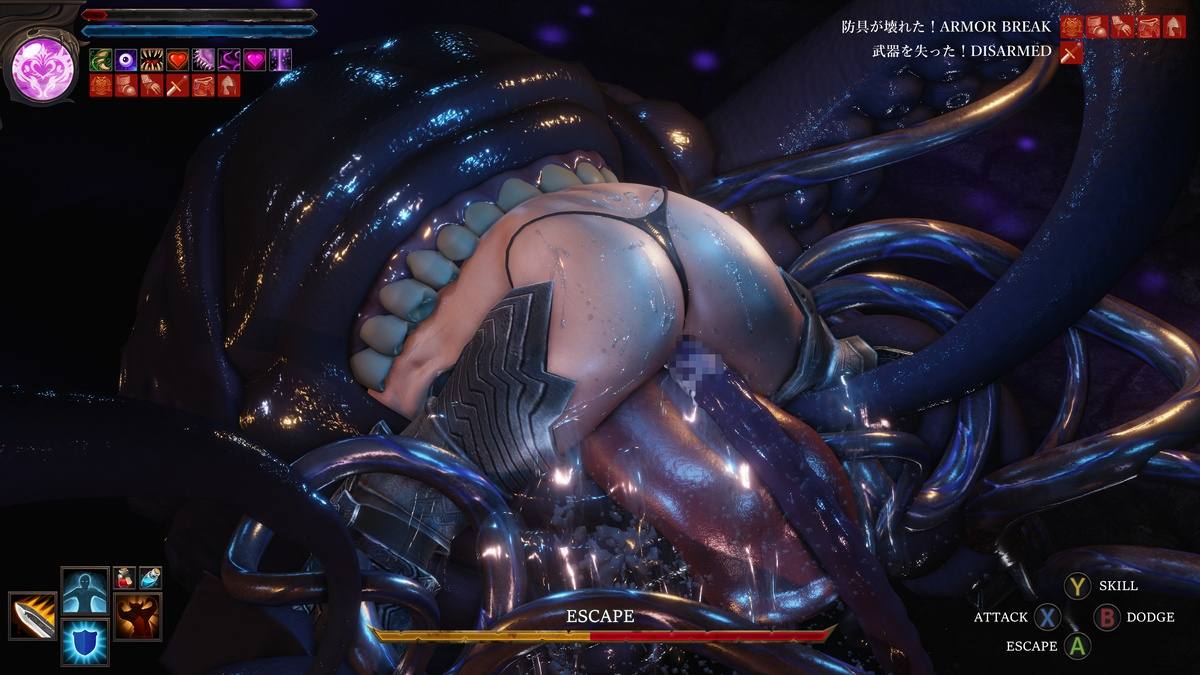Inspect the purple eyeball status effect icon
The height and width of the screenshot is (675, 1200).
126,60
